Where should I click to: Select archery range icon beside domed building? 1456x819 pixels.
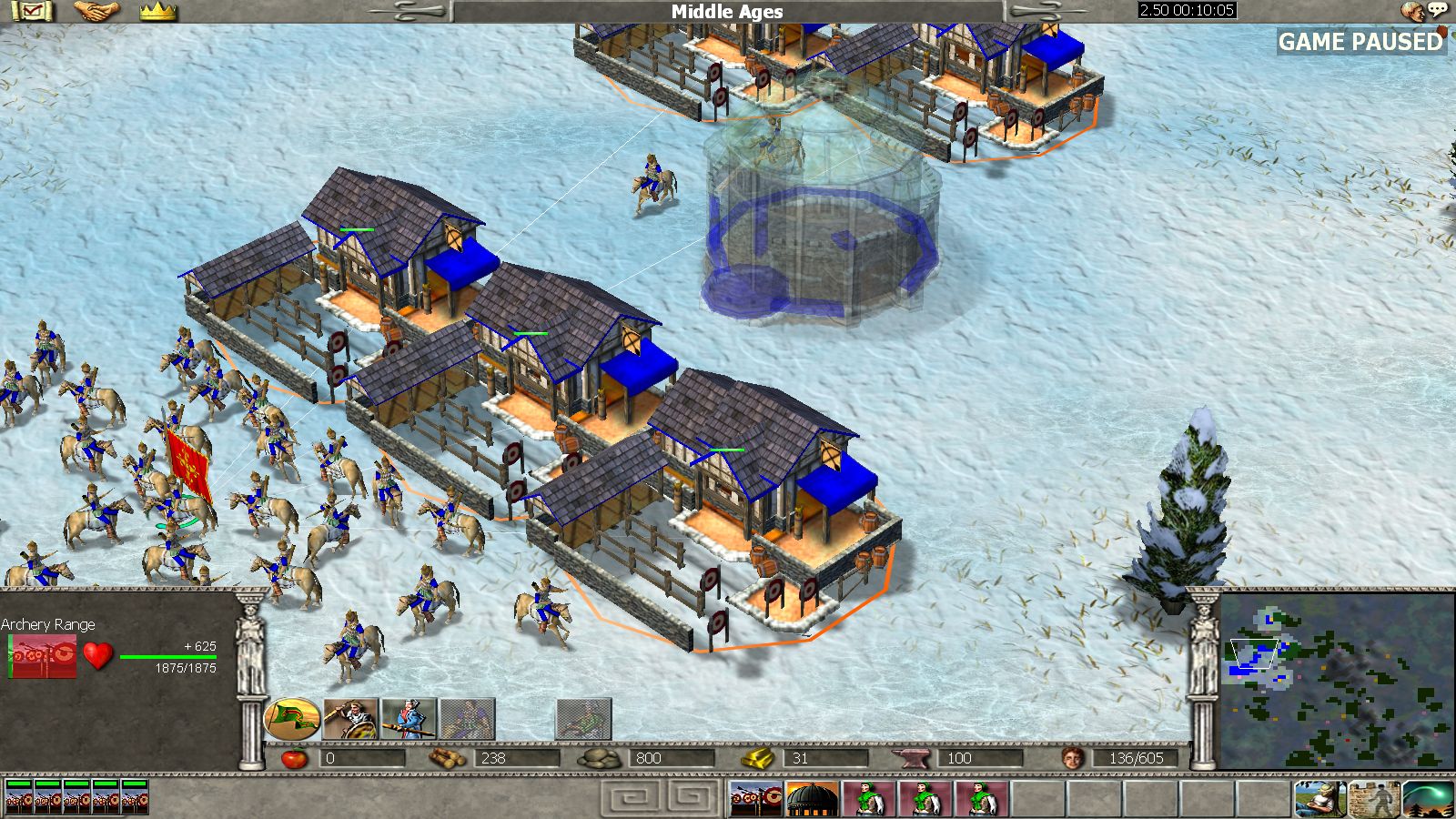[756, 799]
